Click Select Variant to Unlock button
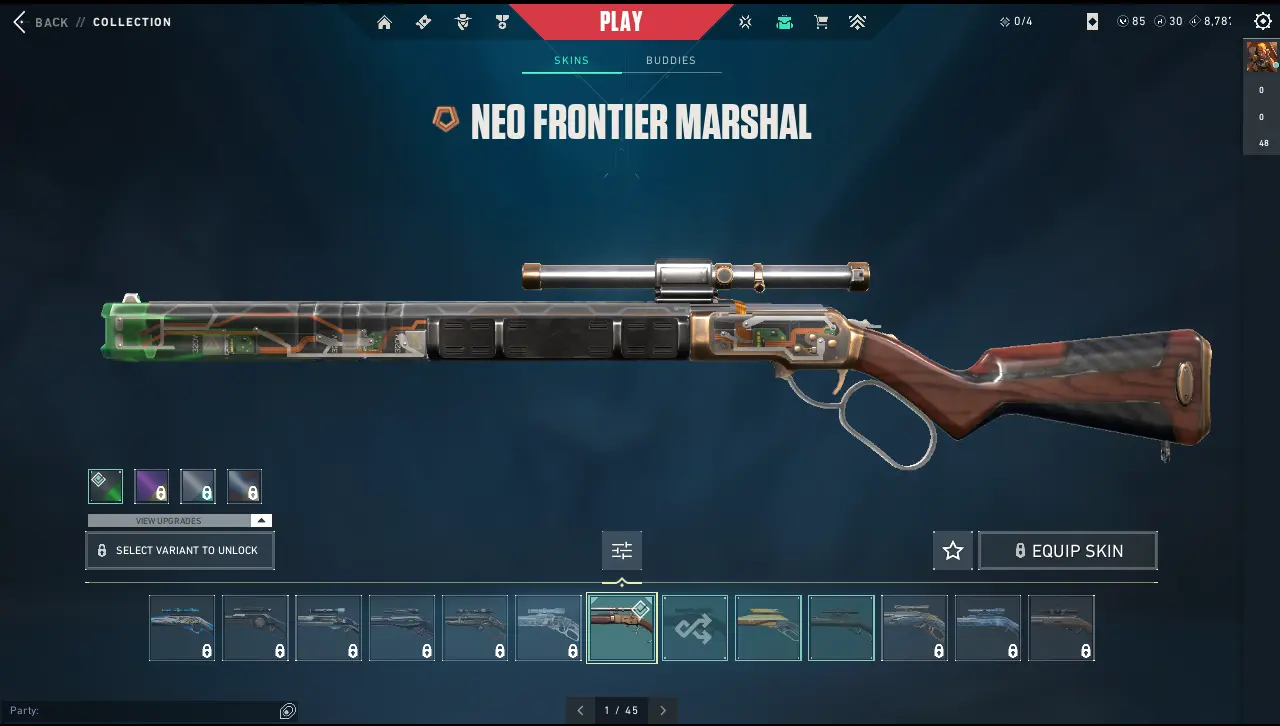This screenshot has height=726, width=1280. (x=180, y=551)
